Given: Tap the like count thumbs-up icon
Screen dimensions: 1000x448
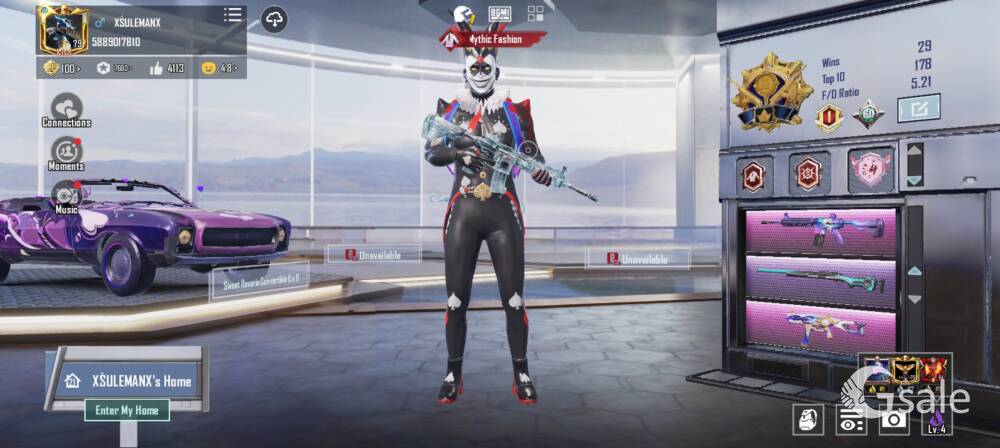Looking at the screenshot, I should point(156,68).
